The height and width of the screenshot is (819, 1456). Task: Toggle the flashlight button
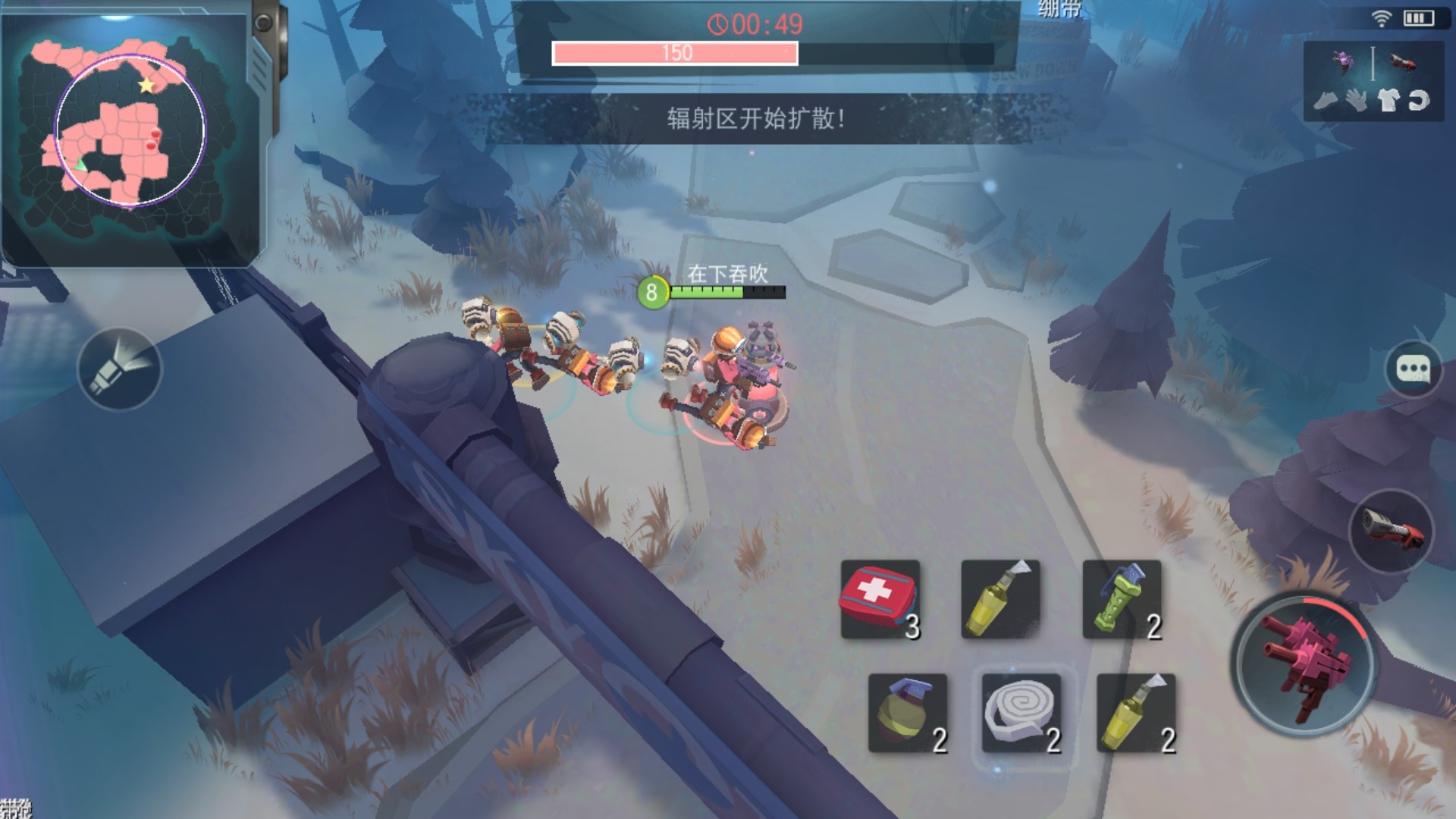point(120,369)
